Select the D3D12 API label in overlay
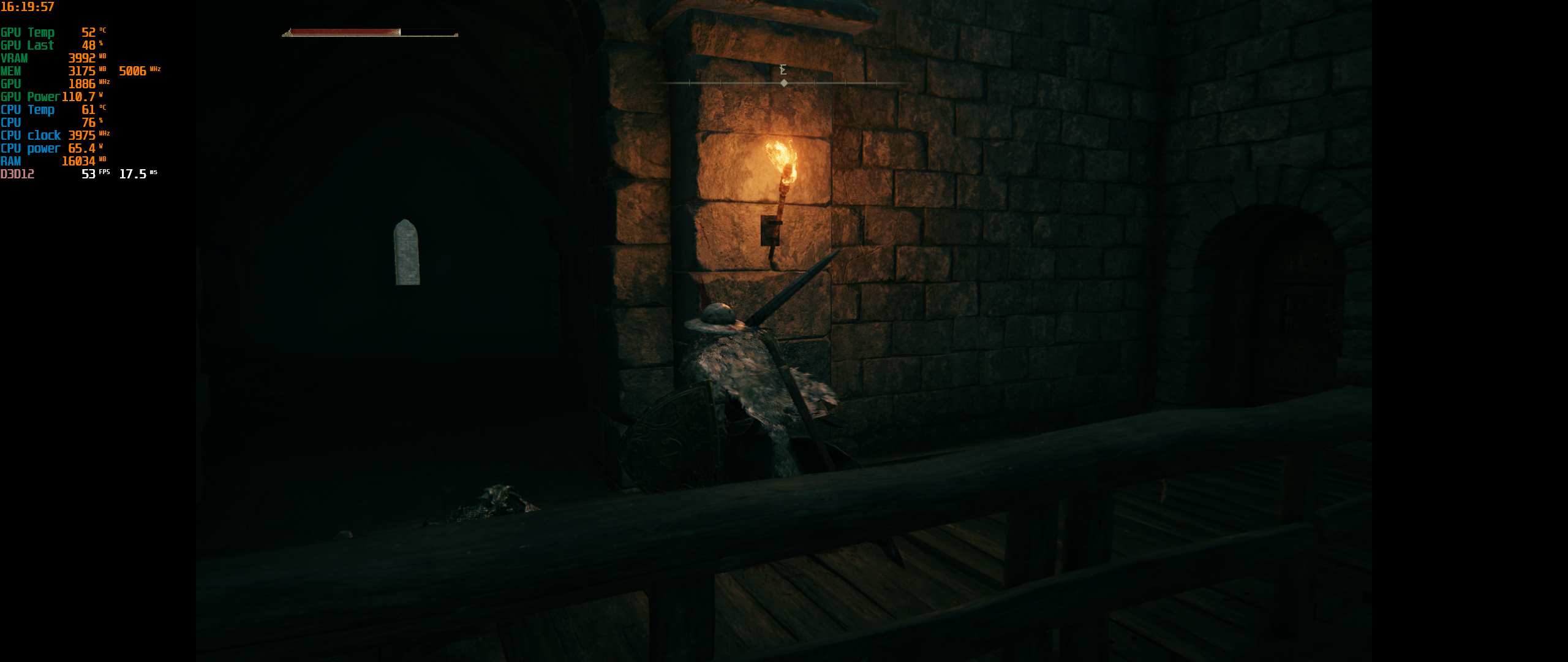 coord(17,173)
